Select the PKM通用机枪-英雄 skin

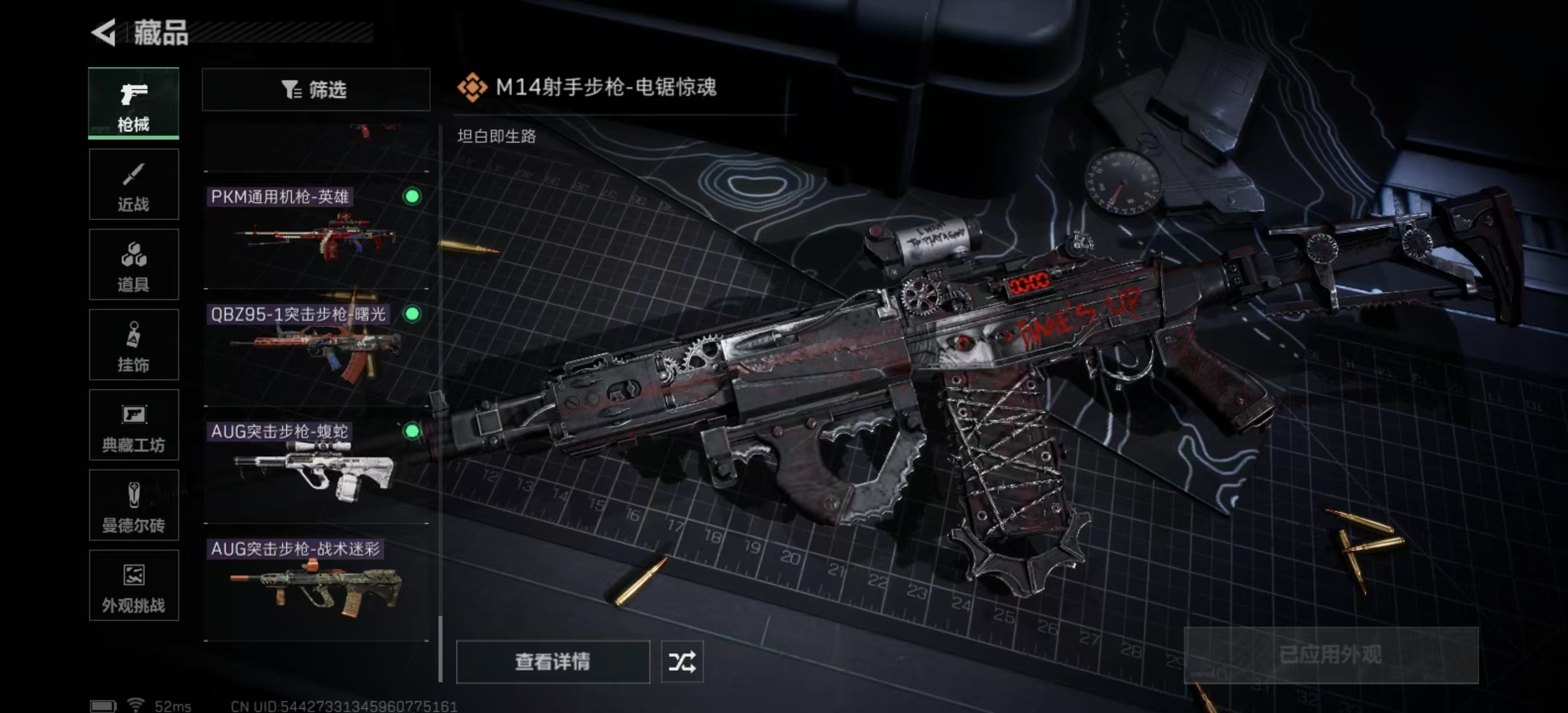316,231
